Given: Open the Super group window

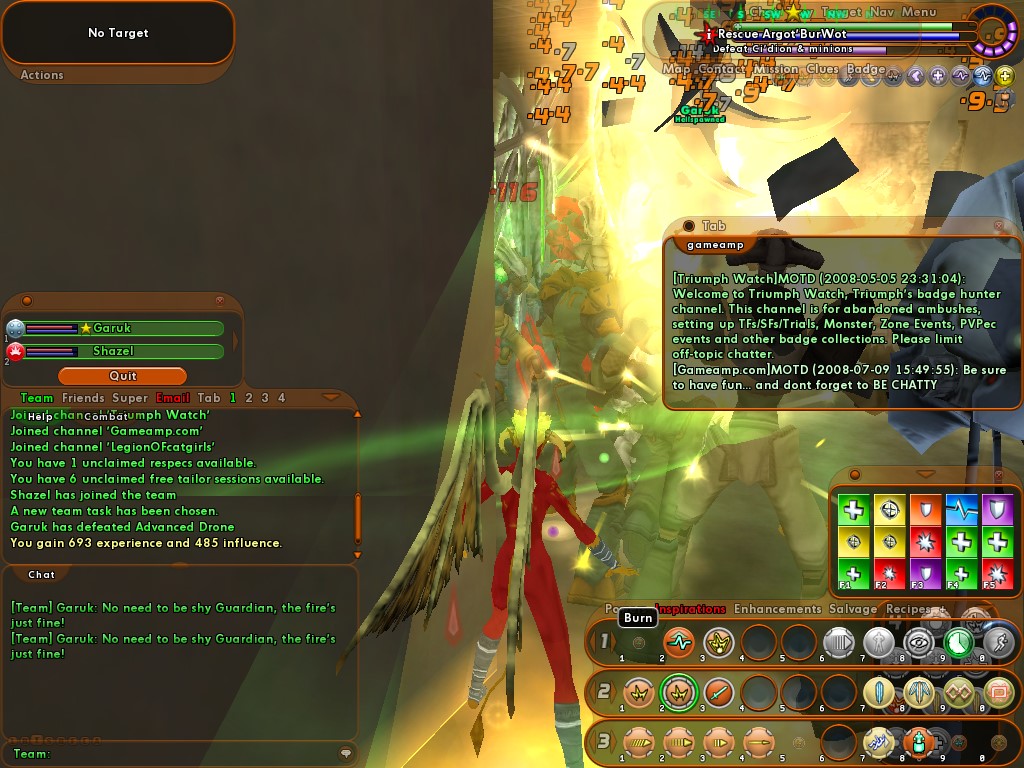Looking at the screenshot, I should 130,398.
